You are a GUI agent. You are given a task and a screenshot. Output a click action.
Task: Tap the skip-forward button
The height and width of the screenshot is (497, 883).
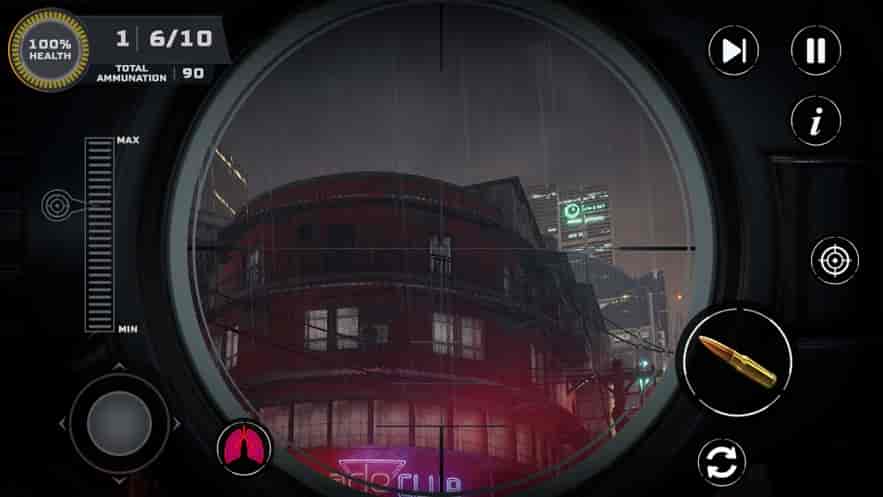733,50
